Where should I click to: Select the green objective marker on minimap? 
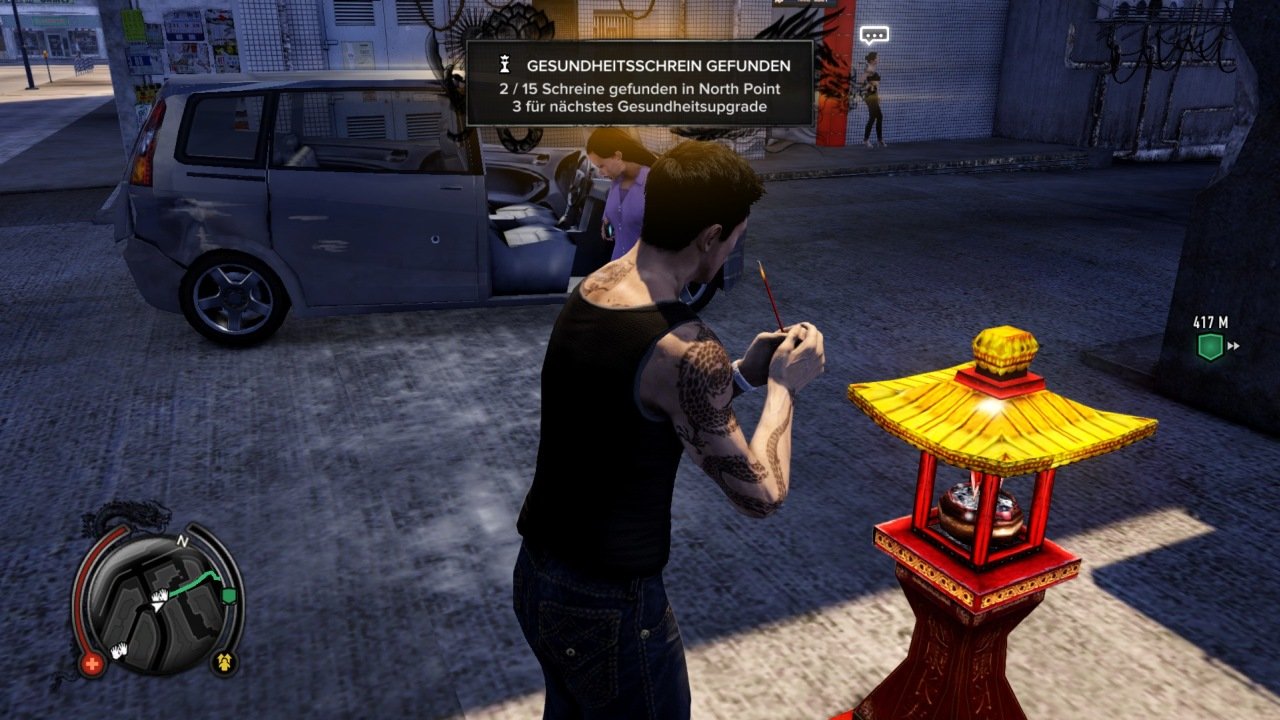[x=229, y=596]
